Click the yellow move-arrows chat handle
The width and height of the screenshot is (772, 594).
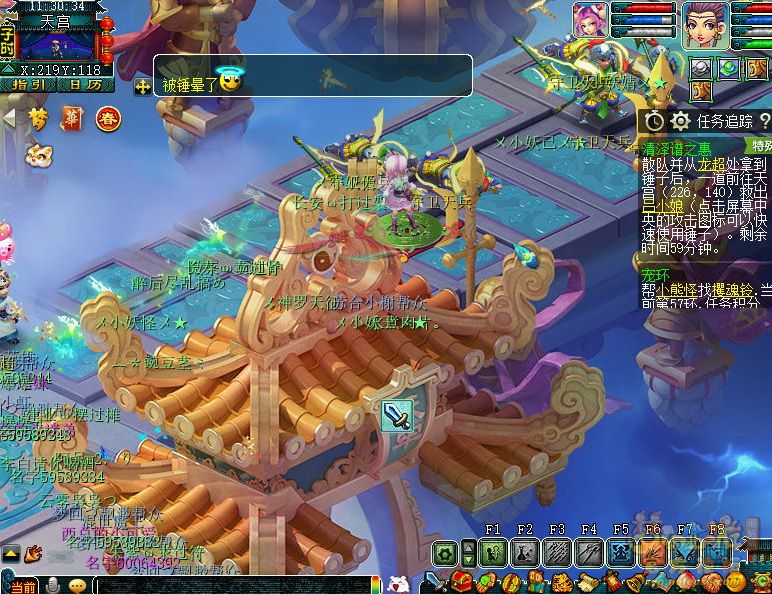(x=143, y=87)
